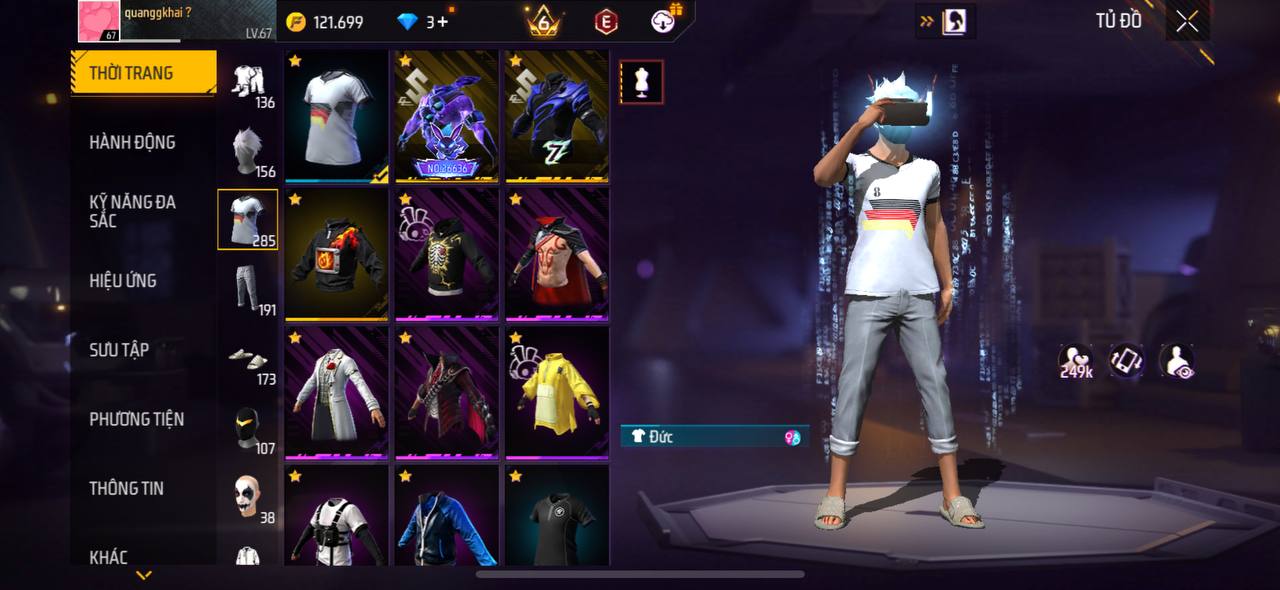Open the Thông Tin tab
This screenshot has width=1280, height=590.
[126, 488]
